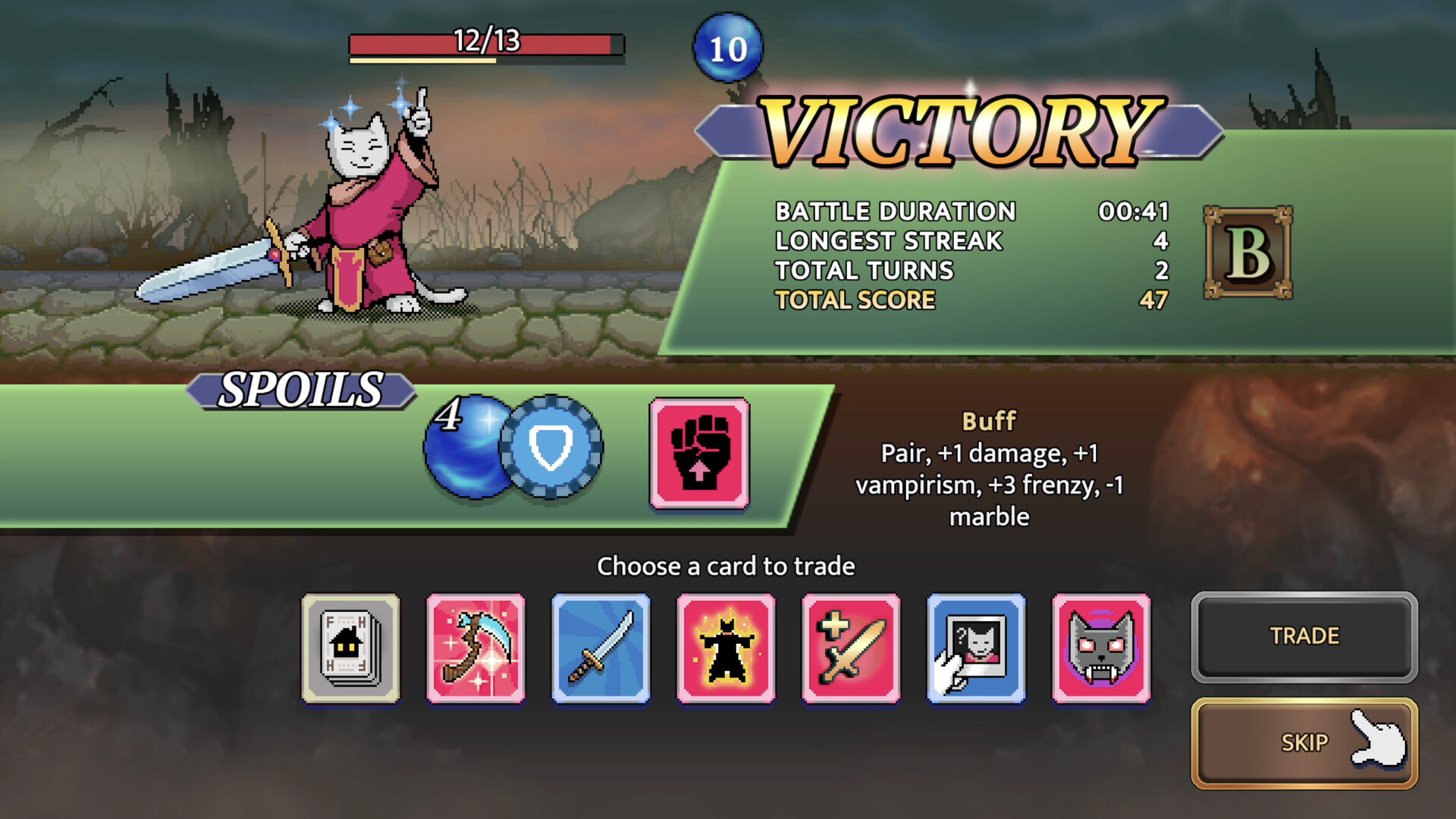Click the Total Score row showing 47
The width and height of the screenshot is (1456, 819).
(963, 300)
